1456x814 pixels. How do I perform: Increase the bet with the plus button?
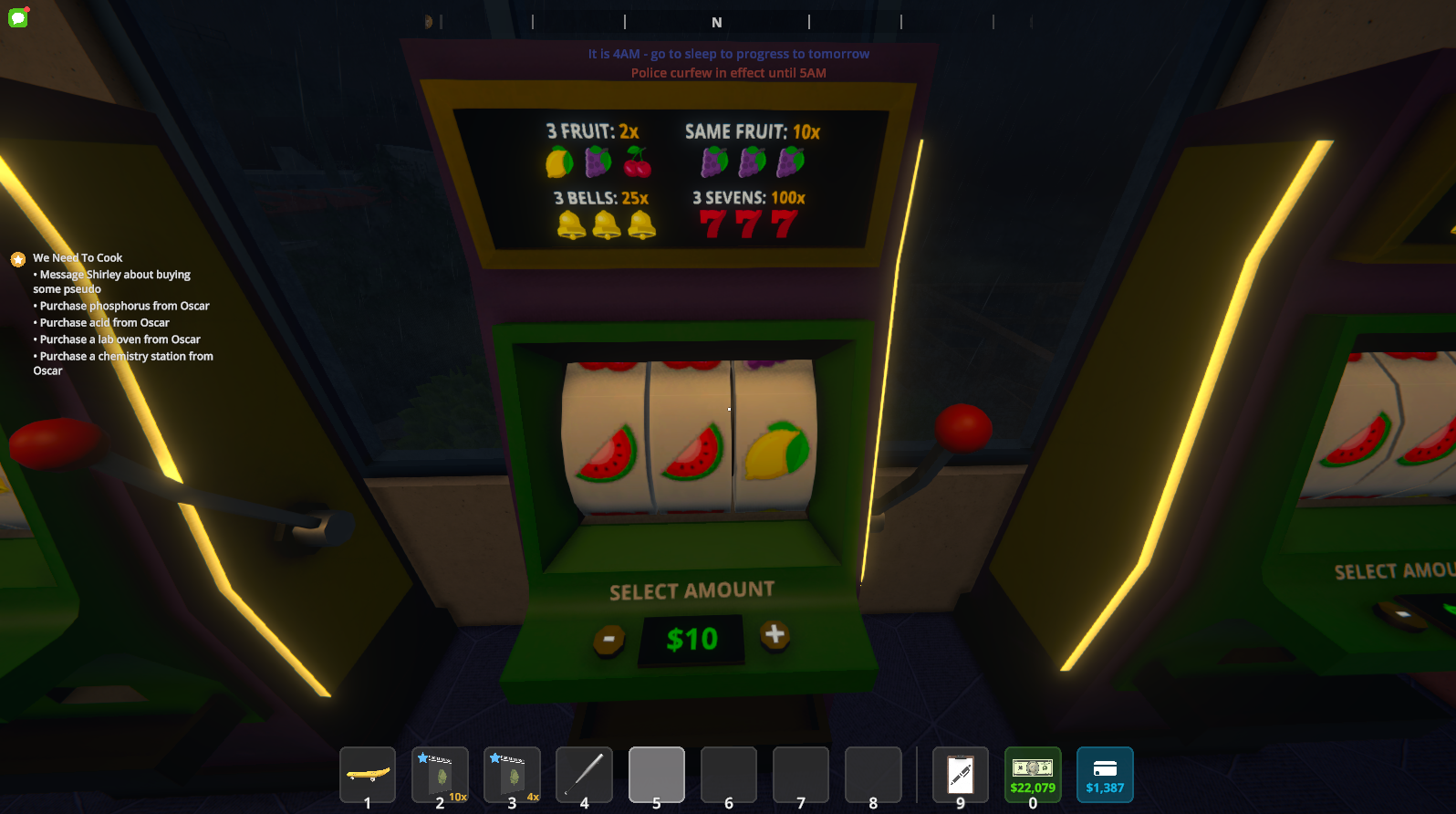tap(775, 634)
